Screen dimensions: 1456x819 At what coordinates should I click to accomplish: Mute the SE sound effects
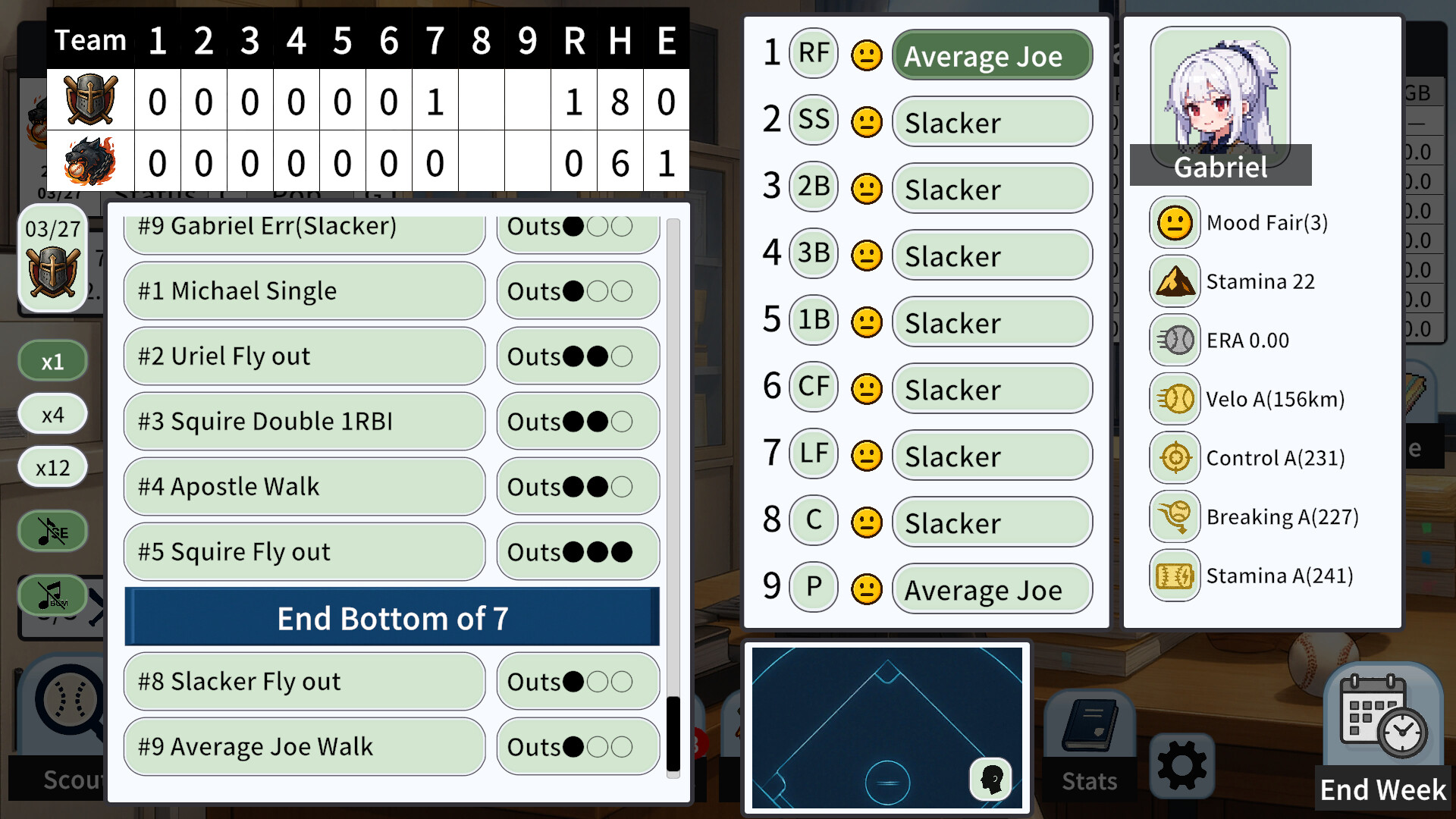click(x=52, y=531)
